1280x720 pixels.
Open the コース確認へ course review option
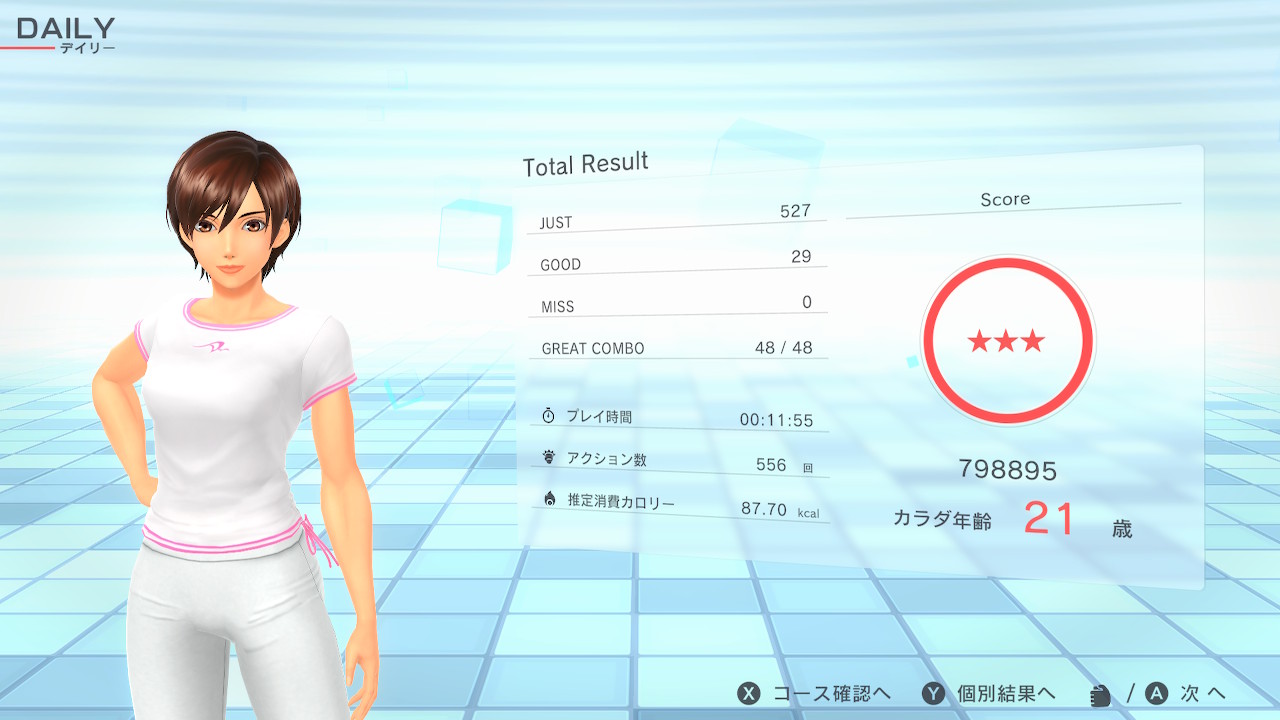pos(815,694)
